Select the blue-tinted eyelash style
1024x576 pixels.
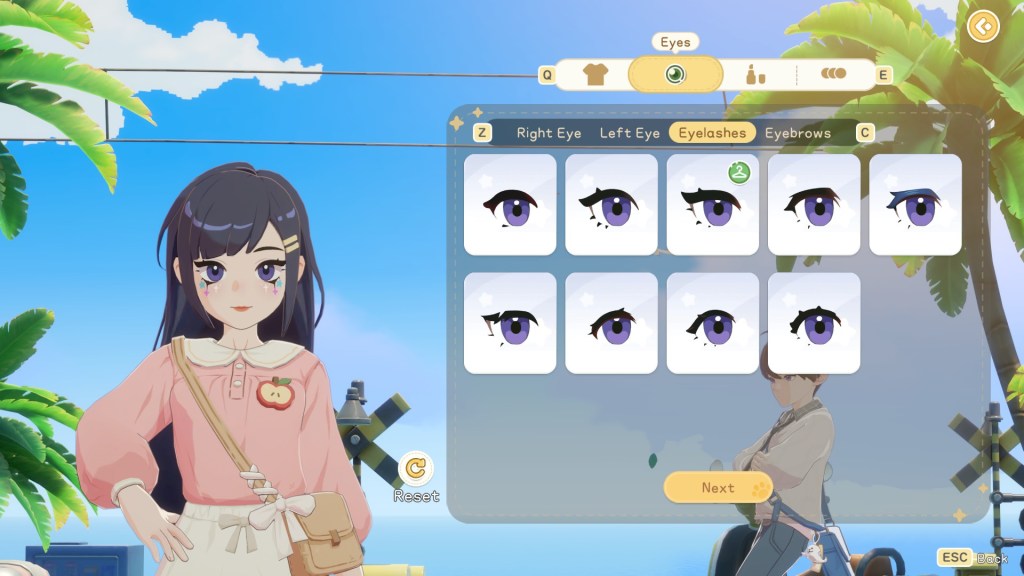click(x=915, y=204)
